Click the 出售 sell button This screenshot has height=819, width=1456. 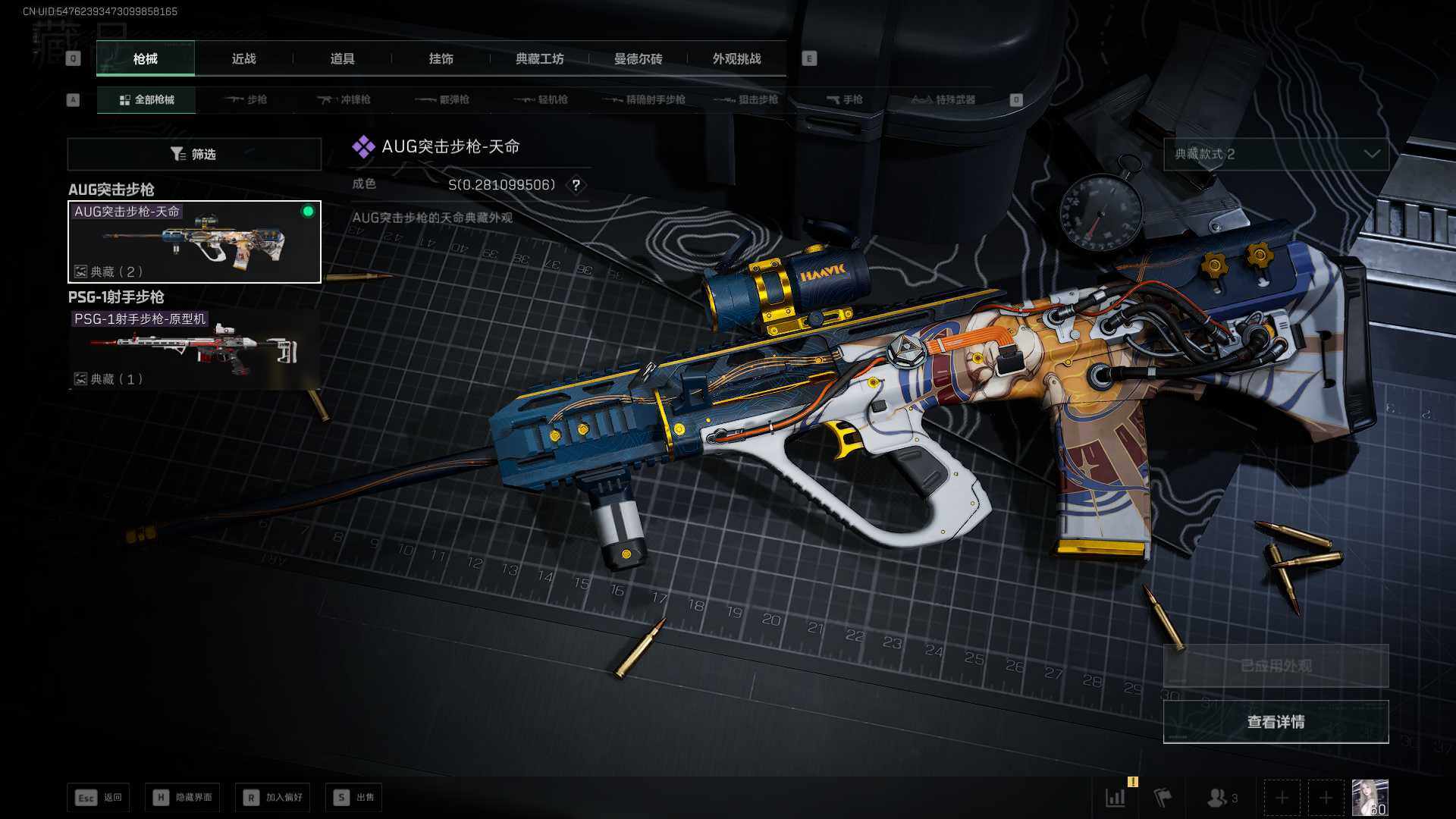353,797
